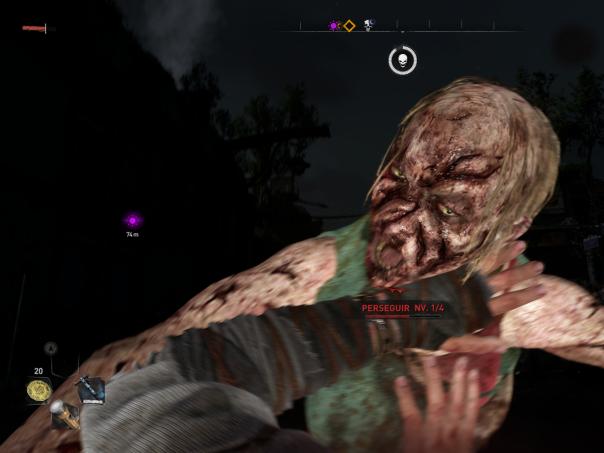604x453 pixels.
Task: Select the gold coin item slot
Action: click(39, 390)
